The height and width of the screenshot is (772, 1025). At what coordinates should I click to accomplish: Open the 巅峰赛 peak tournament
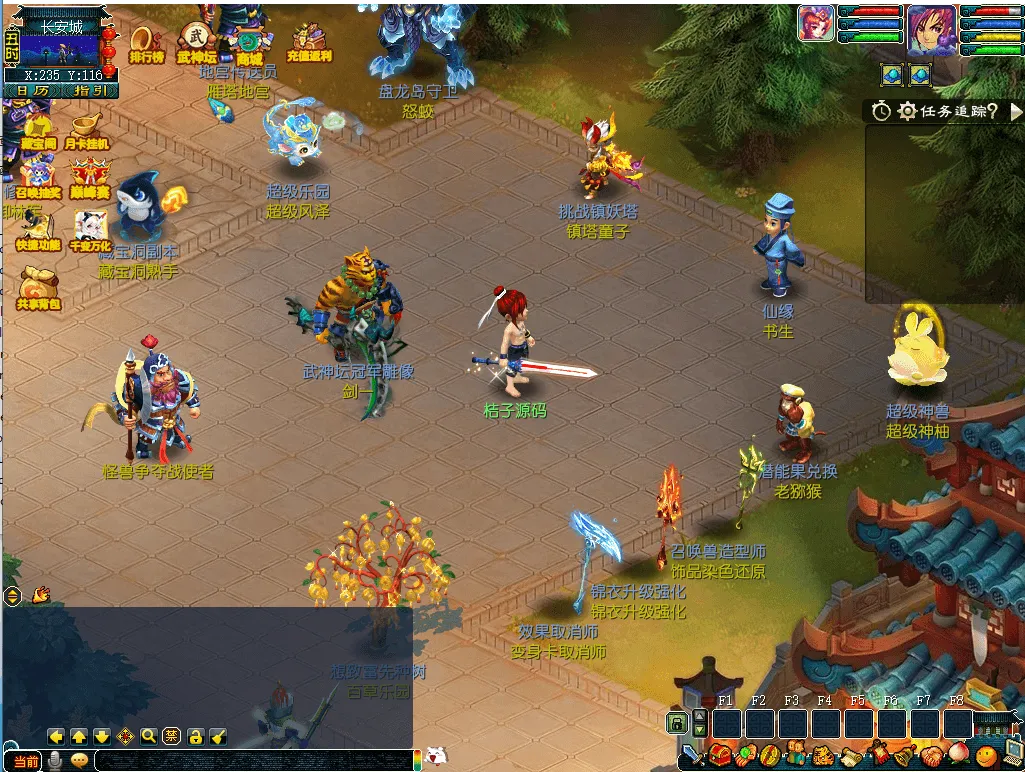tap(89, 178)
